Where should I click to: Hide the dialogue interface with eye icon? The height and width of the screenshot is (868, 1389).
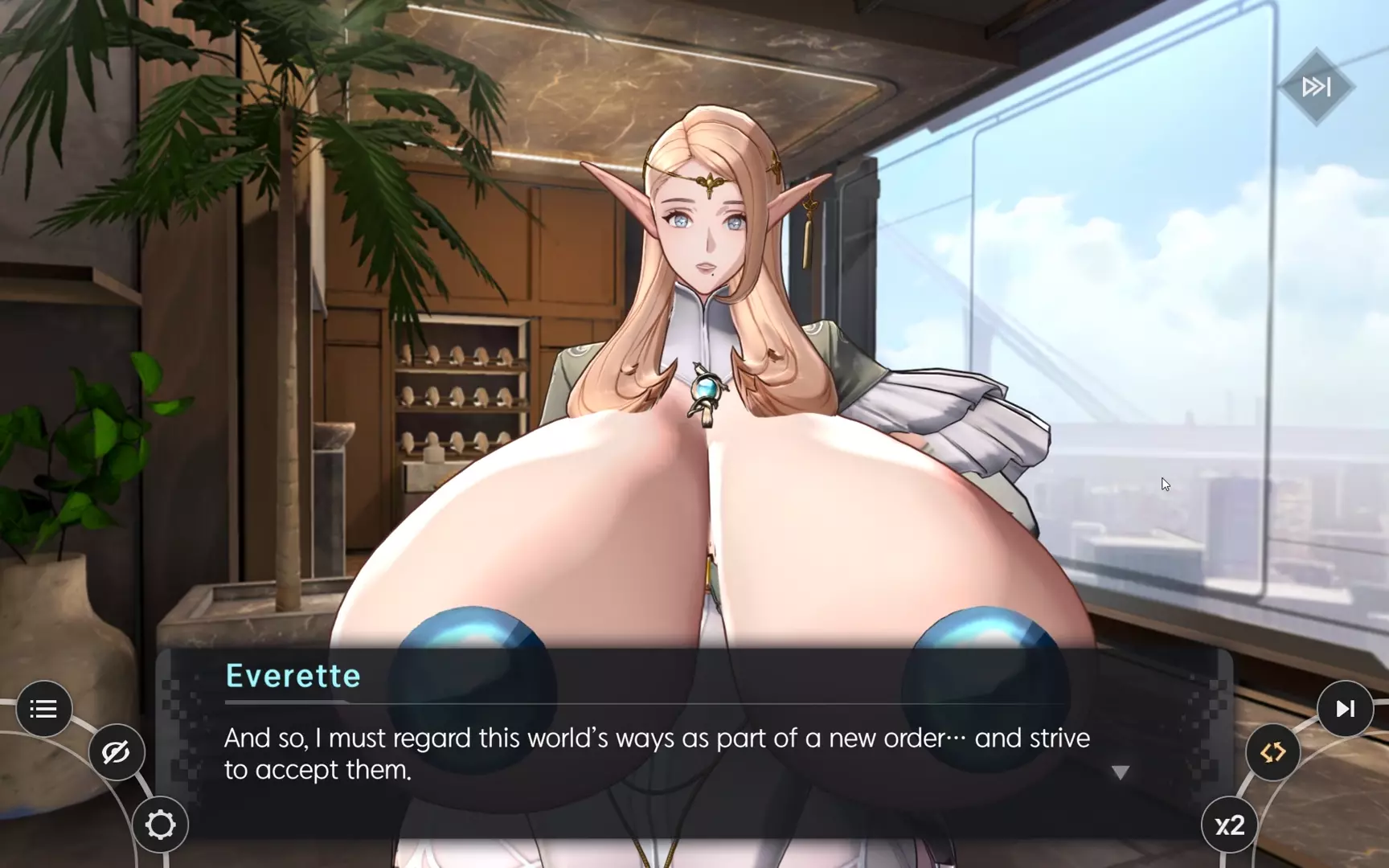[116, 752]
